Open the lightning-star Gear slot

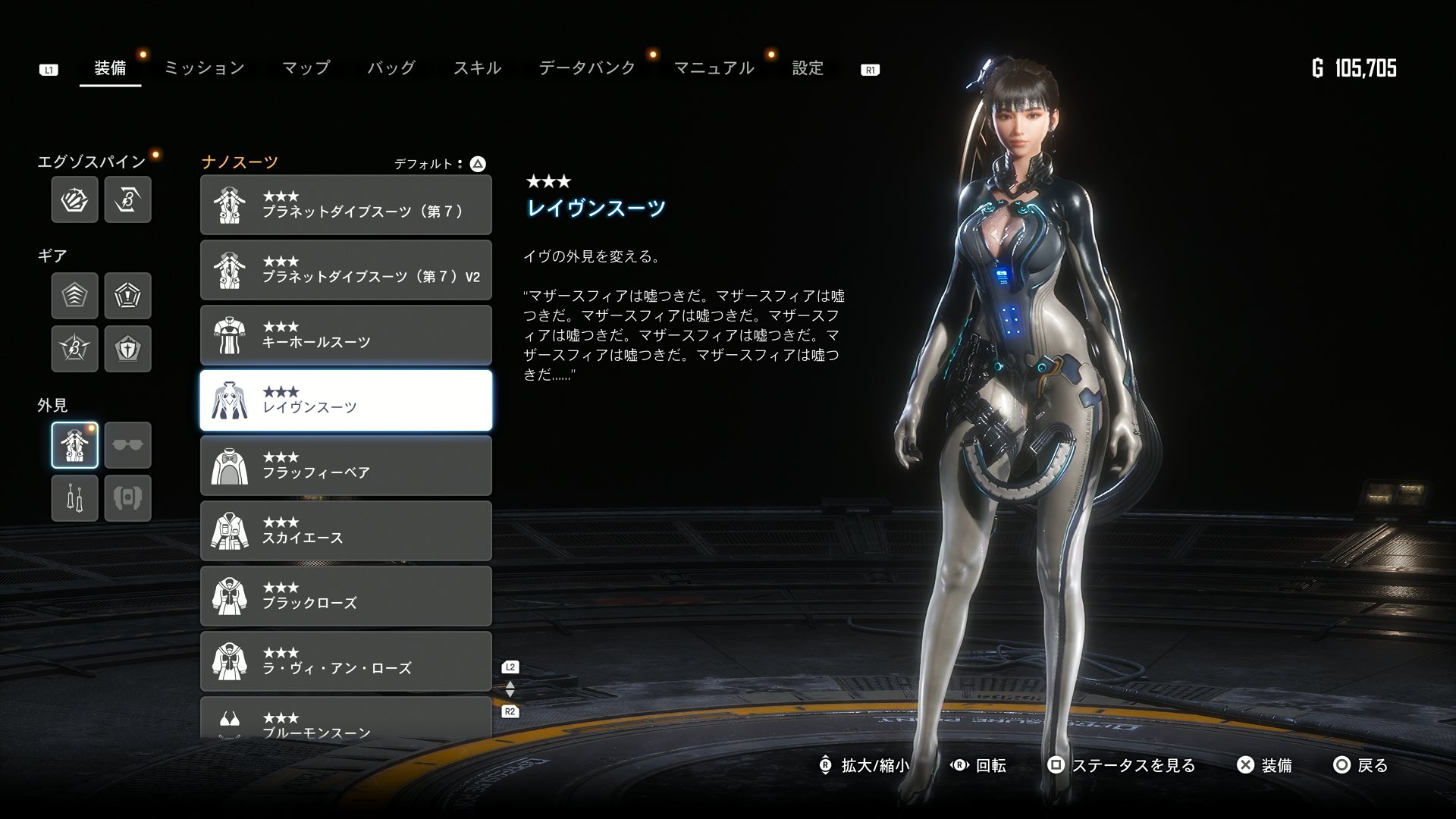pyautogui.click(x=74, y=349)
